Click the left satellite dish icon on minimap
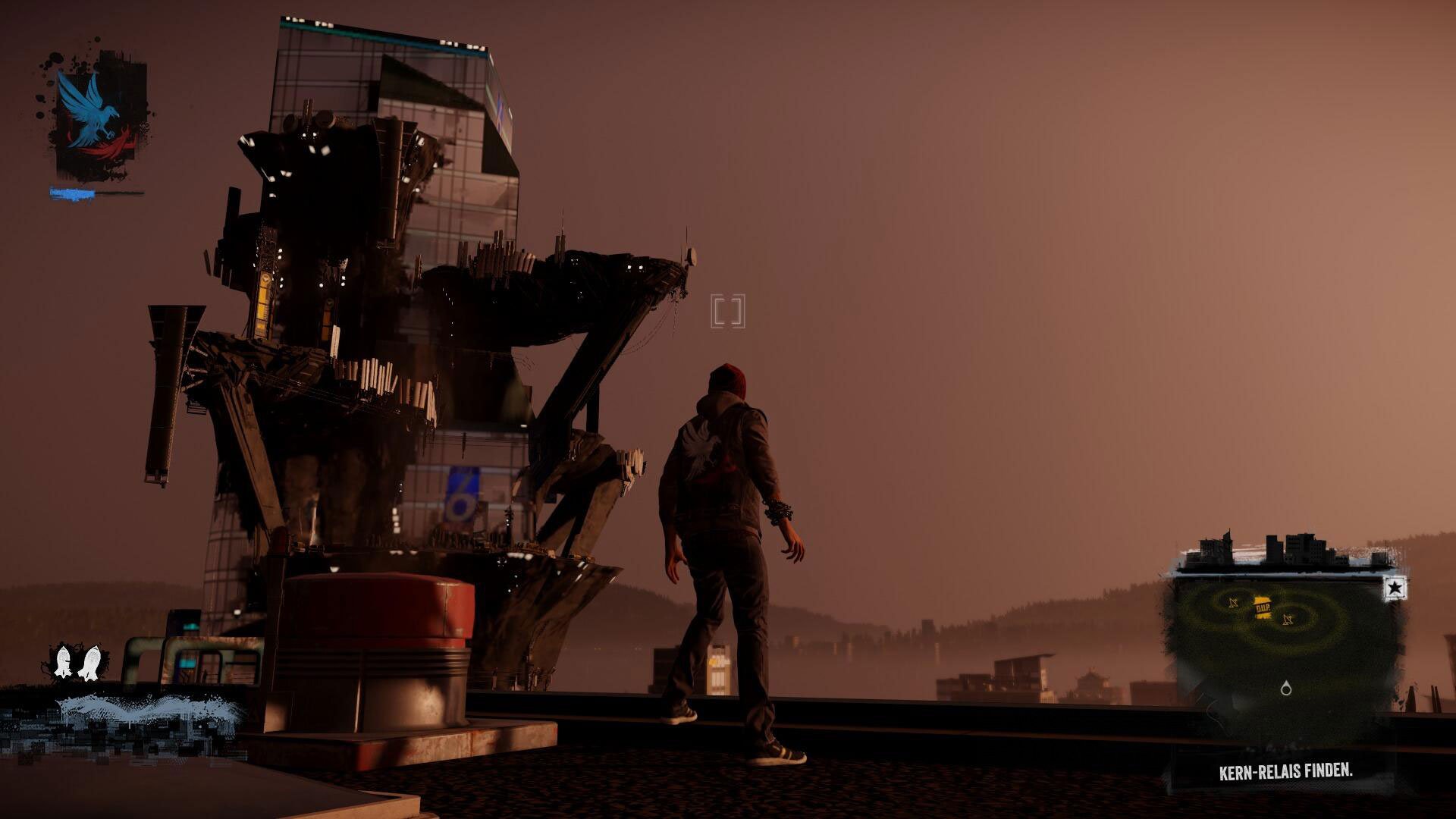This screenshot has height=819, width=1456. [1233, 602]
